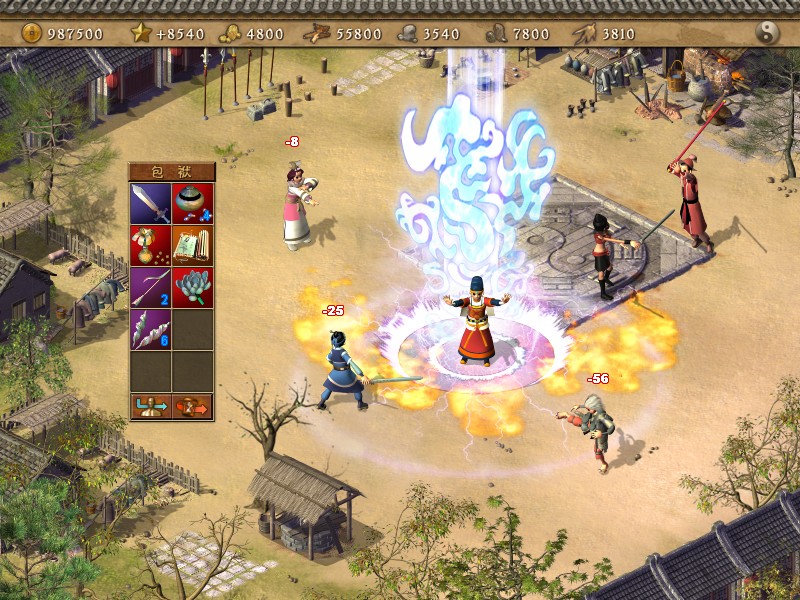Select the sword item in the inventory
The width and height of the screenshot is (800, 600).
150,203
